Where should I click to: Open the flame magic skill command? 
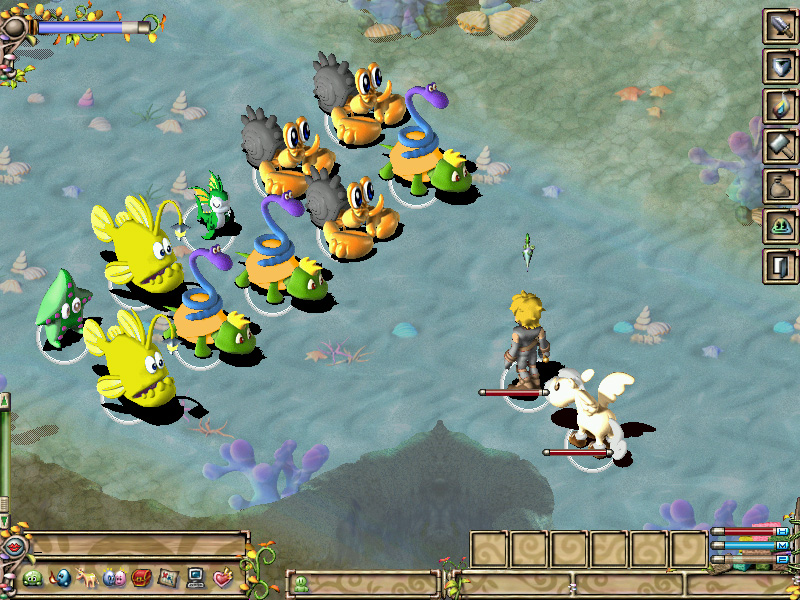[x=779, y=106]
